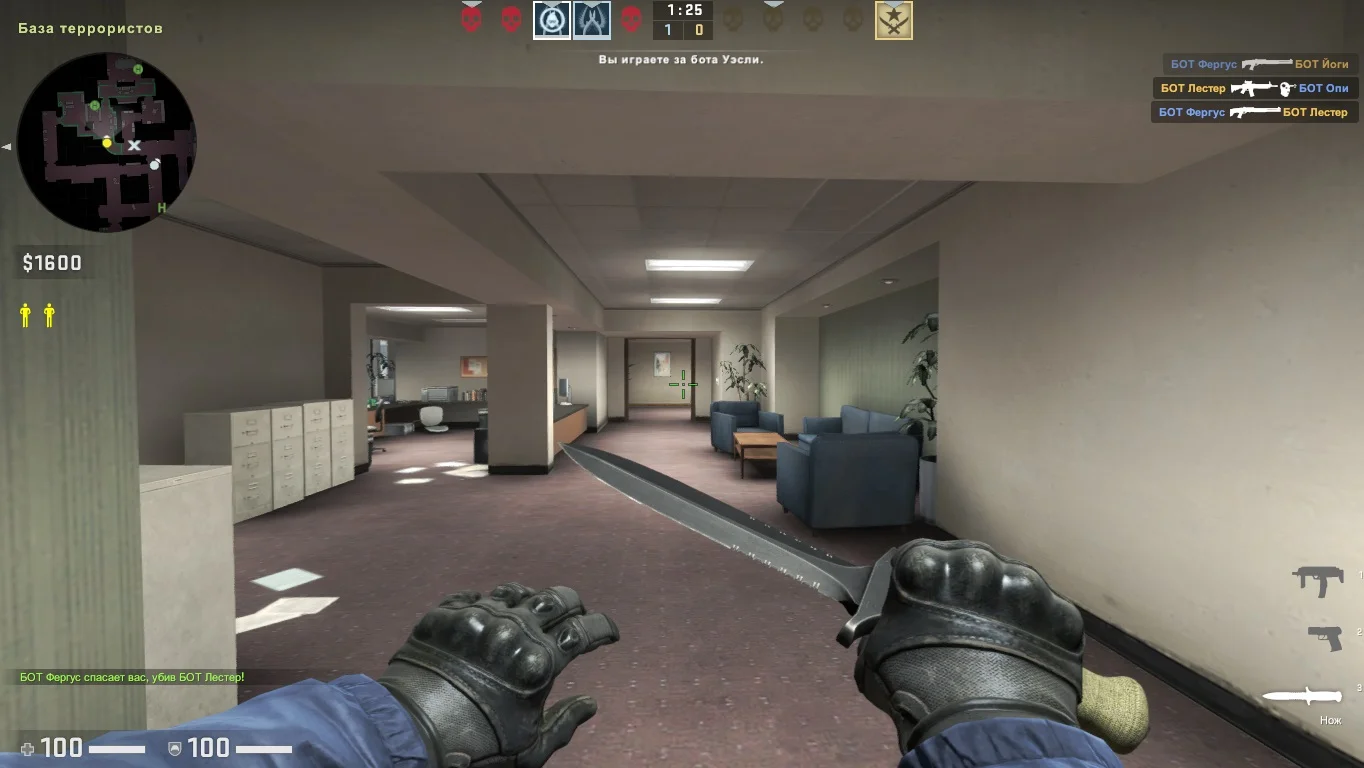Click the surviving yellow terrorist avatar
Viewport: 1364px width, 768px height.
click(893, 20)
